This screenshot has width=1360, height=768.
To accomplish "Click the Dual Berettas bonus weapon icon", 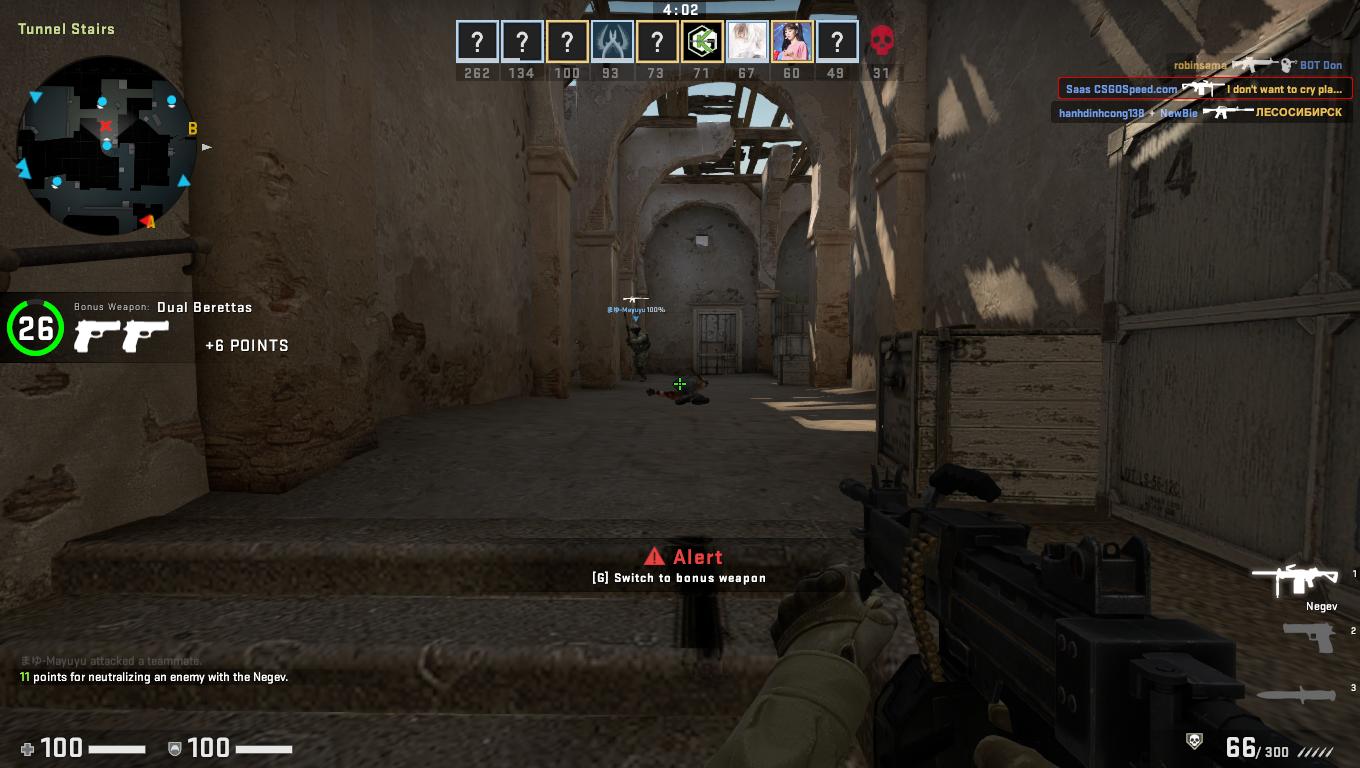I will coord(121,336).
